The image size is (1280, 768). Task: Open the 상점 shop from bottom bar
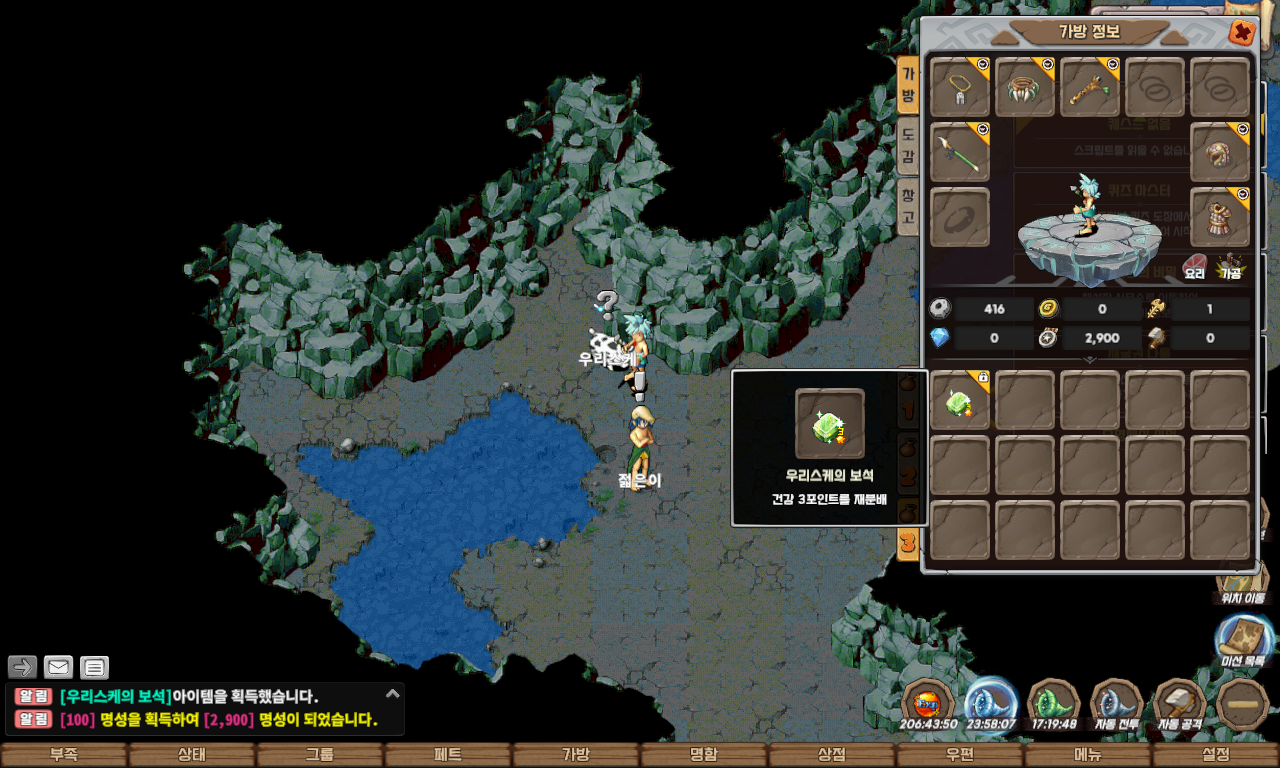(832, 755)
